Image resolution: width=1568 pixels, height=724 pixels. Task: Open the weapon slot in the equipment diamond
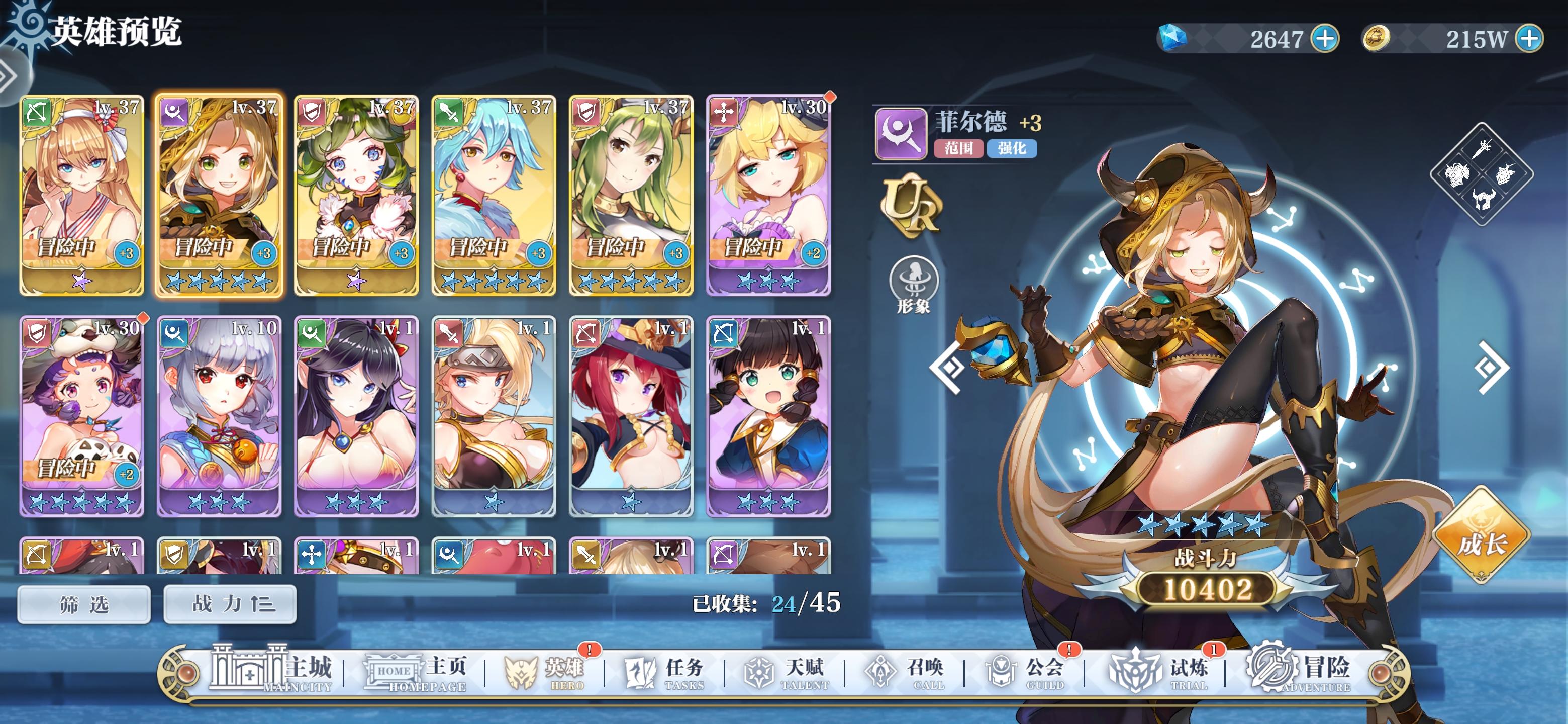(x=1483, y=149)
